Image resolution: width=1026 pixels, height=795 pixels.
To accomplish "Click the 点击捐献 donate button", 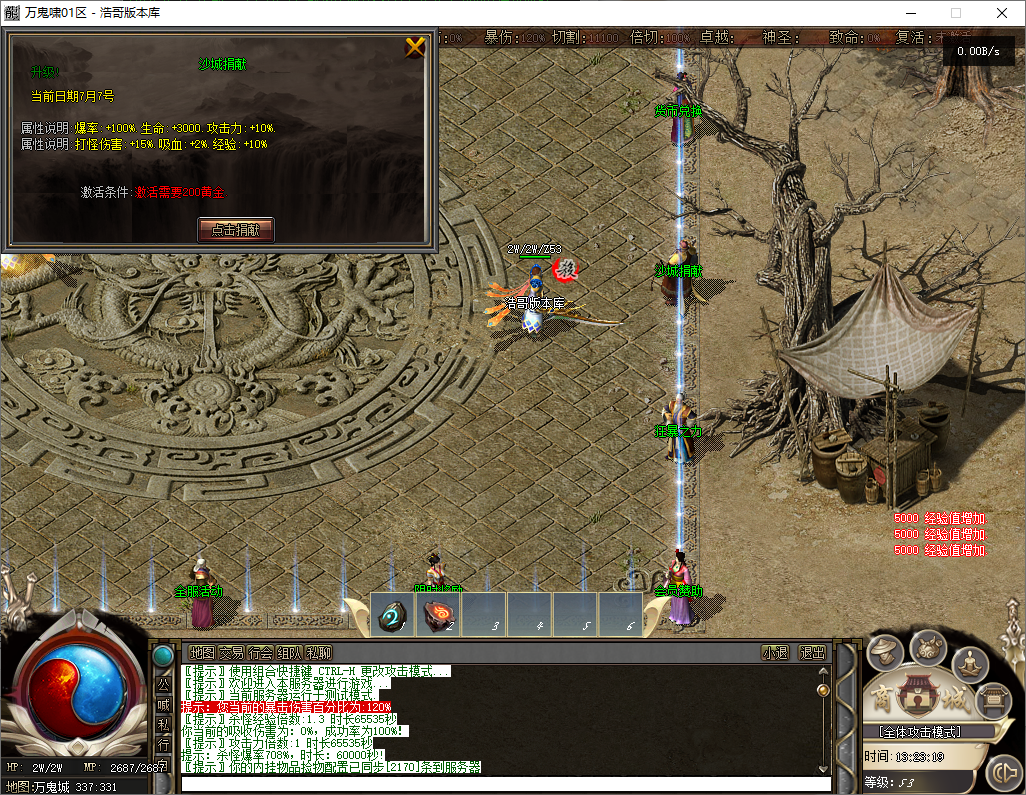I will click(x=236, y=229).
